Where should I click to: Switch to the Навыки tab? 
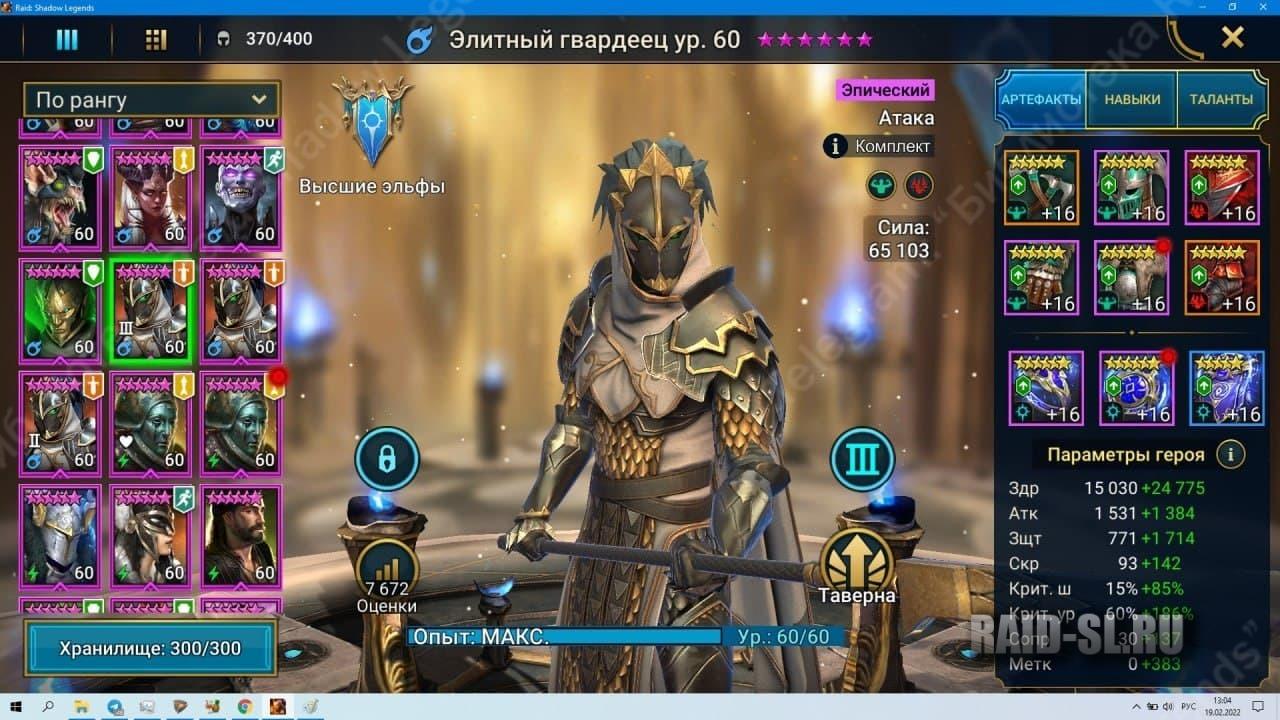(x=1132, y=99)
